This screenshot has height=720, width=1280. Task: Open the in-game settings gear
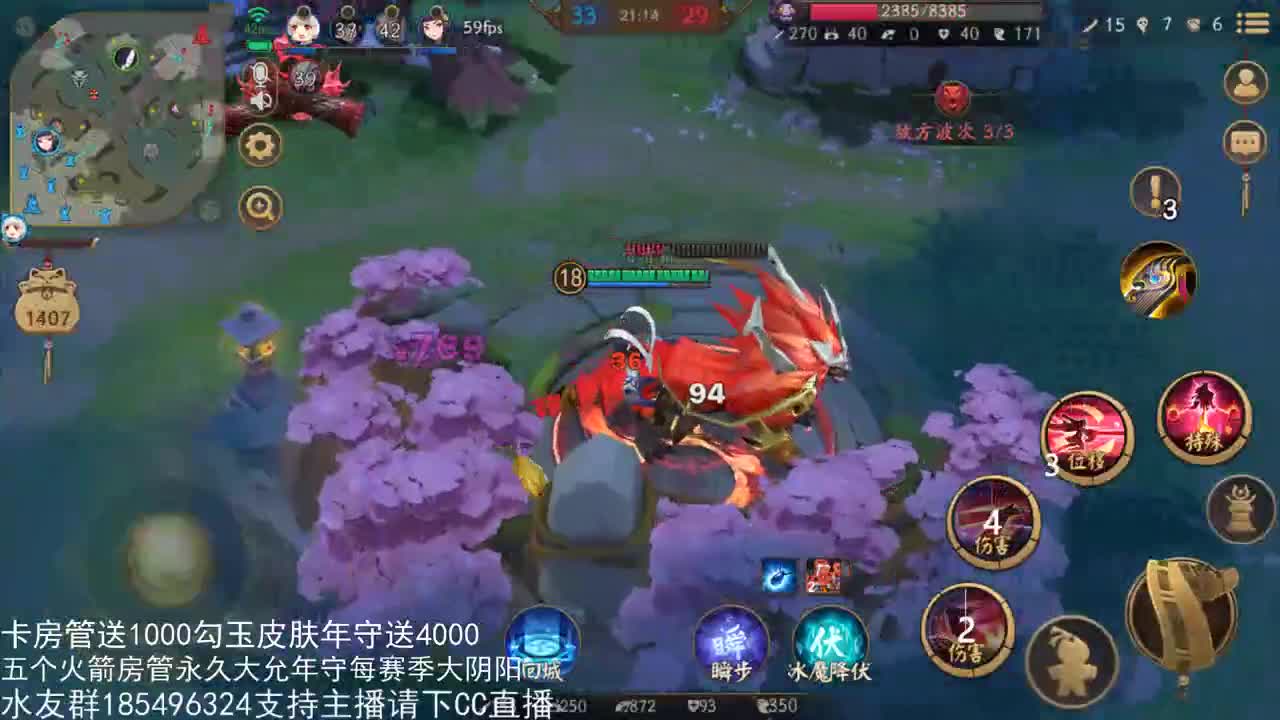[260, 143]
